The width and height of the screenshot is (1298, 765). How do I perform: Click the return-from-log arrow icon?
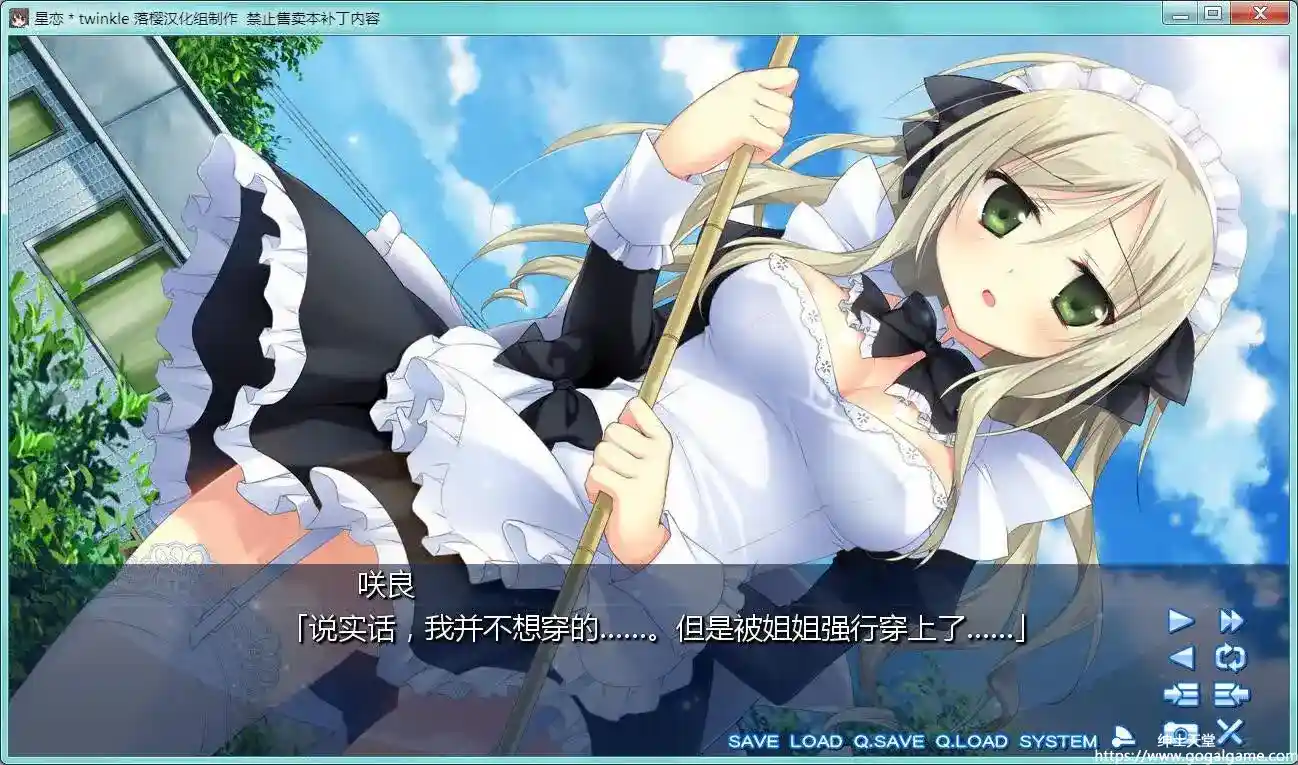pyautogui.click(x=1230, y=694)
